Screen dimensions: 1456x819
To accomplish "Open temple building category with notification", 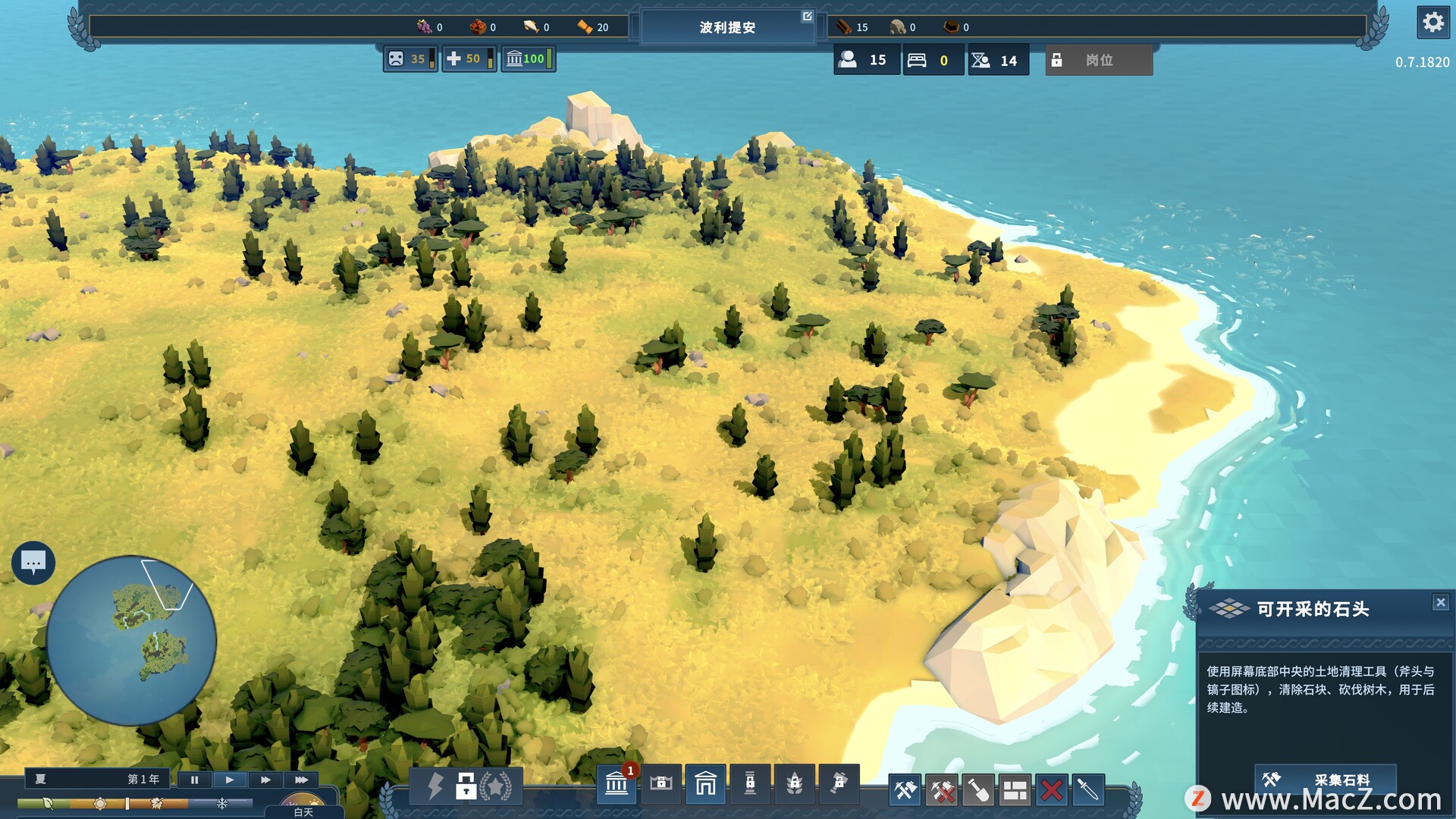I will [x=617, y=784].
